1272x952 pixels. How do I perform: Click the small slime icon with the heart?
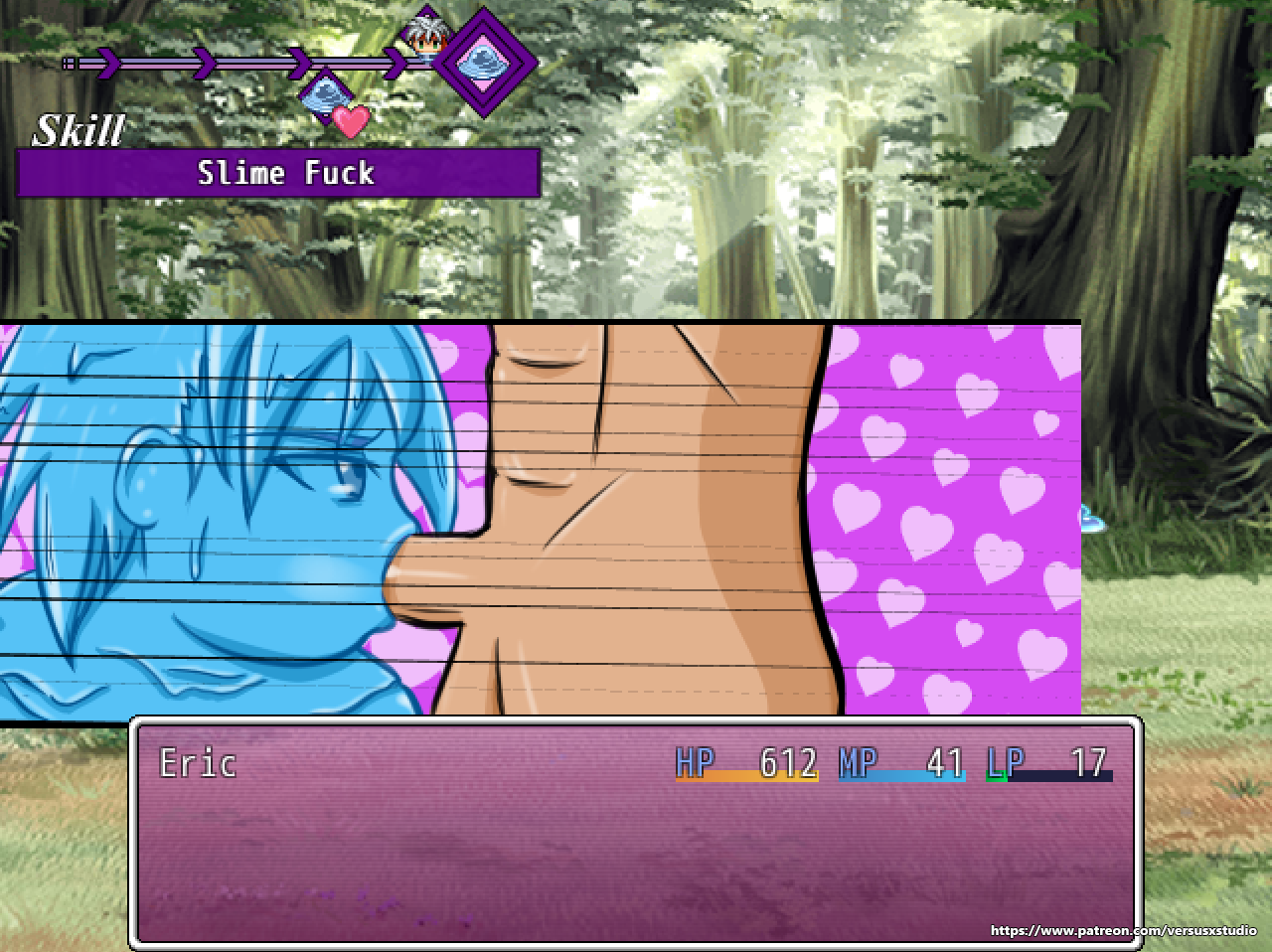(328, 99)
